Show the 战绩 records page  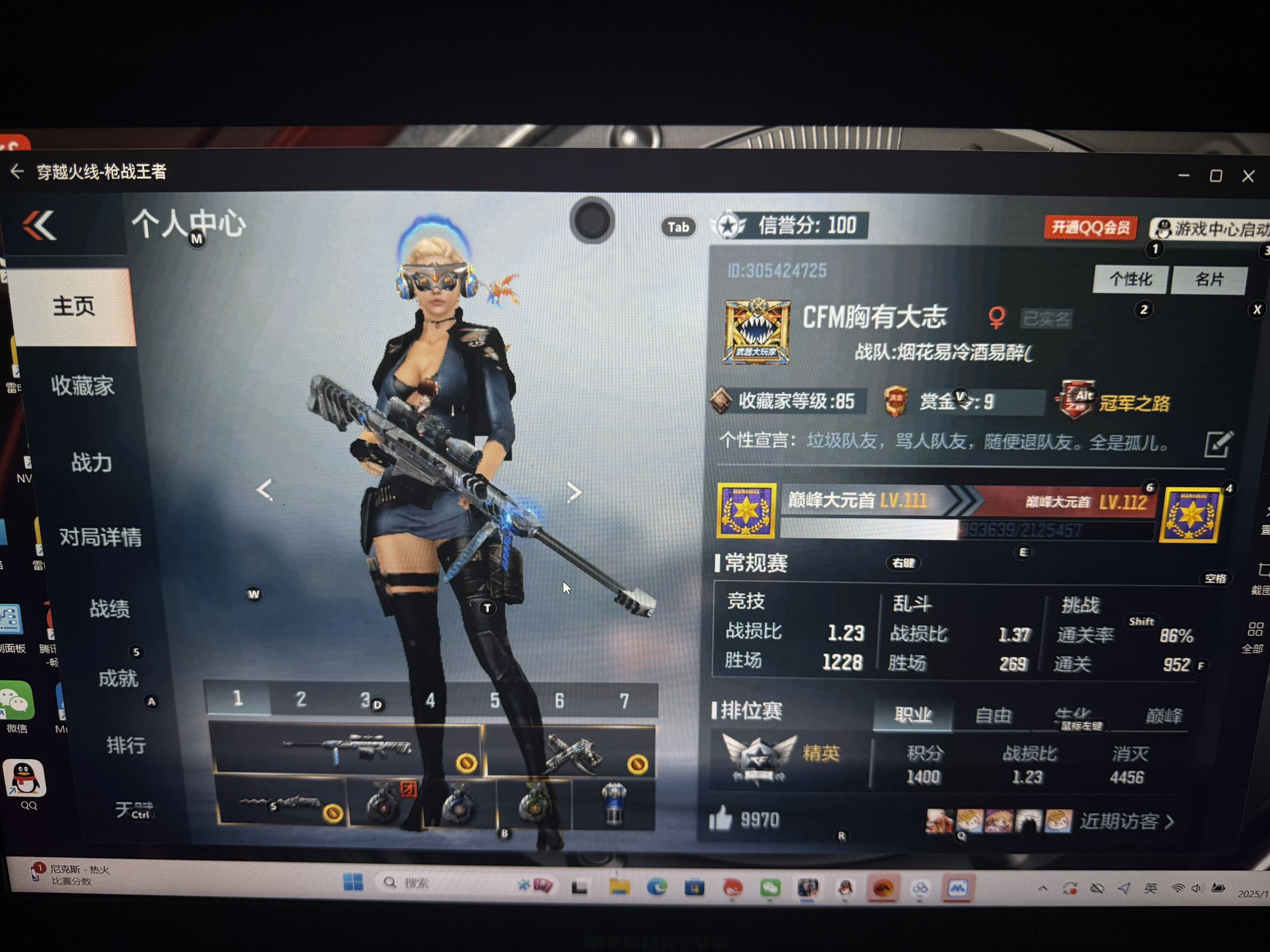tap(109, 608)
